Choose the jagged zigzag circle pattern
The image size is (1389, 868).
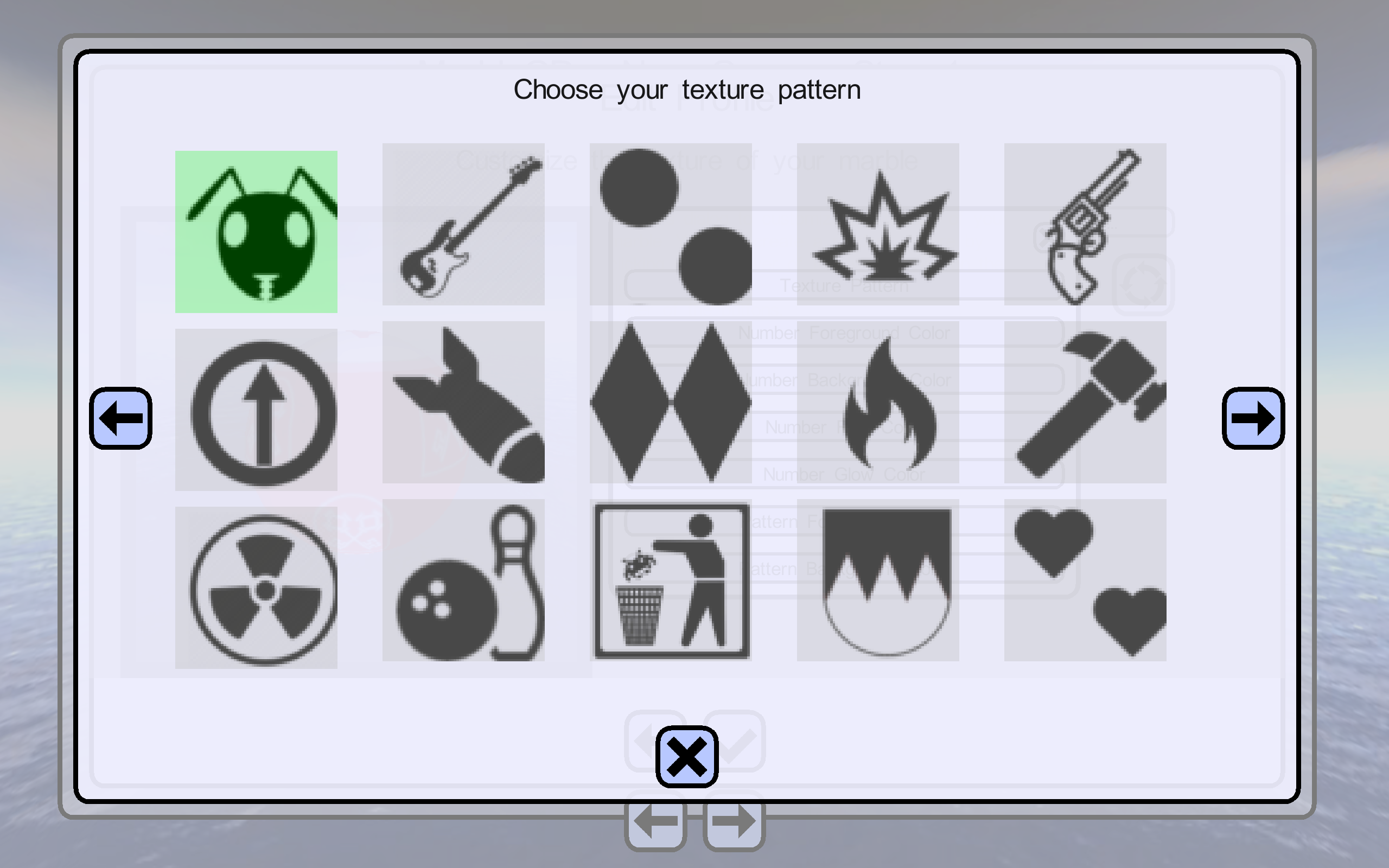[877, 580]
